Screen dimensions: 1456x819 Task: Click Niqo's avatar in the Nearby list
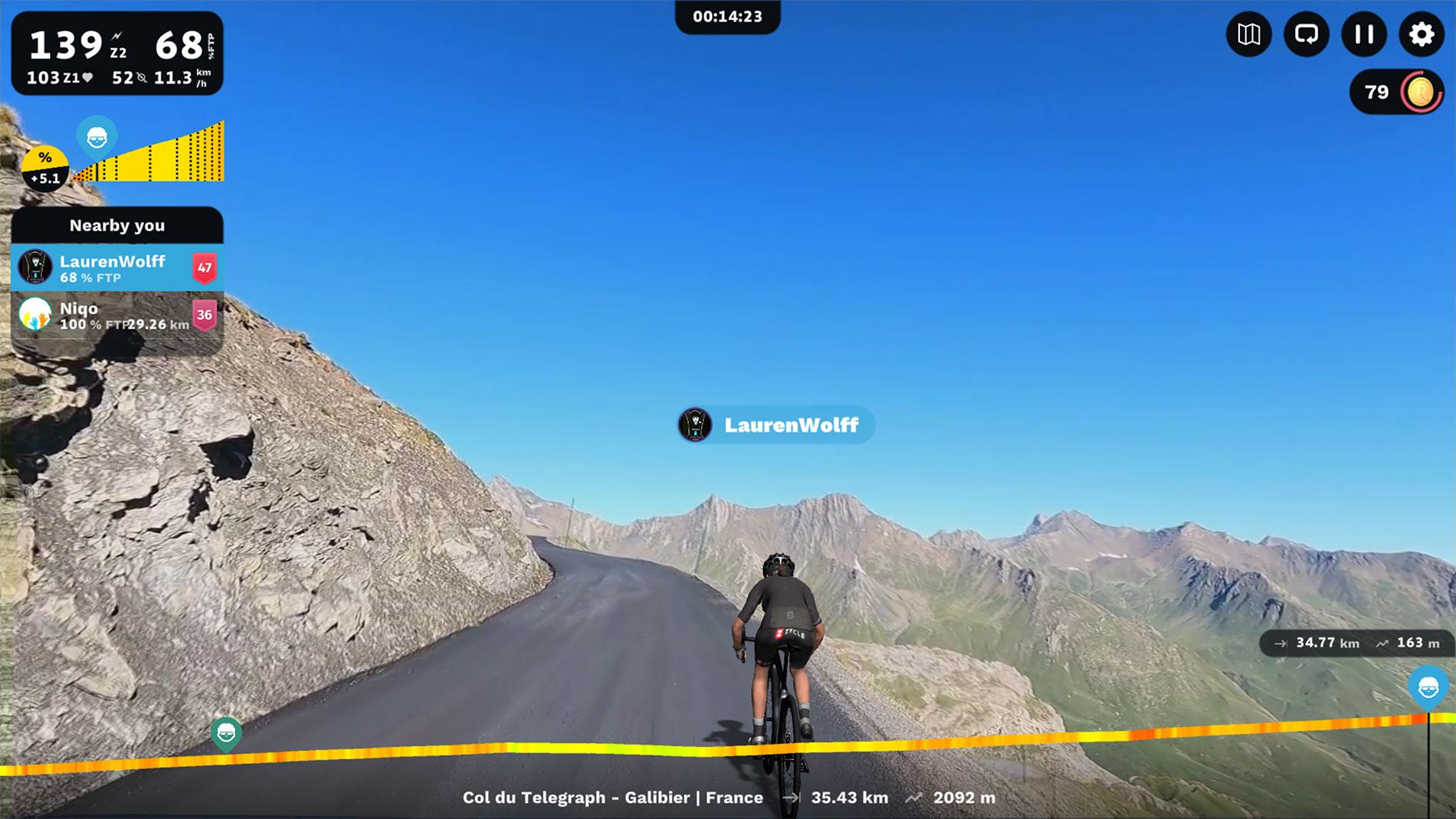click(35, 316)
